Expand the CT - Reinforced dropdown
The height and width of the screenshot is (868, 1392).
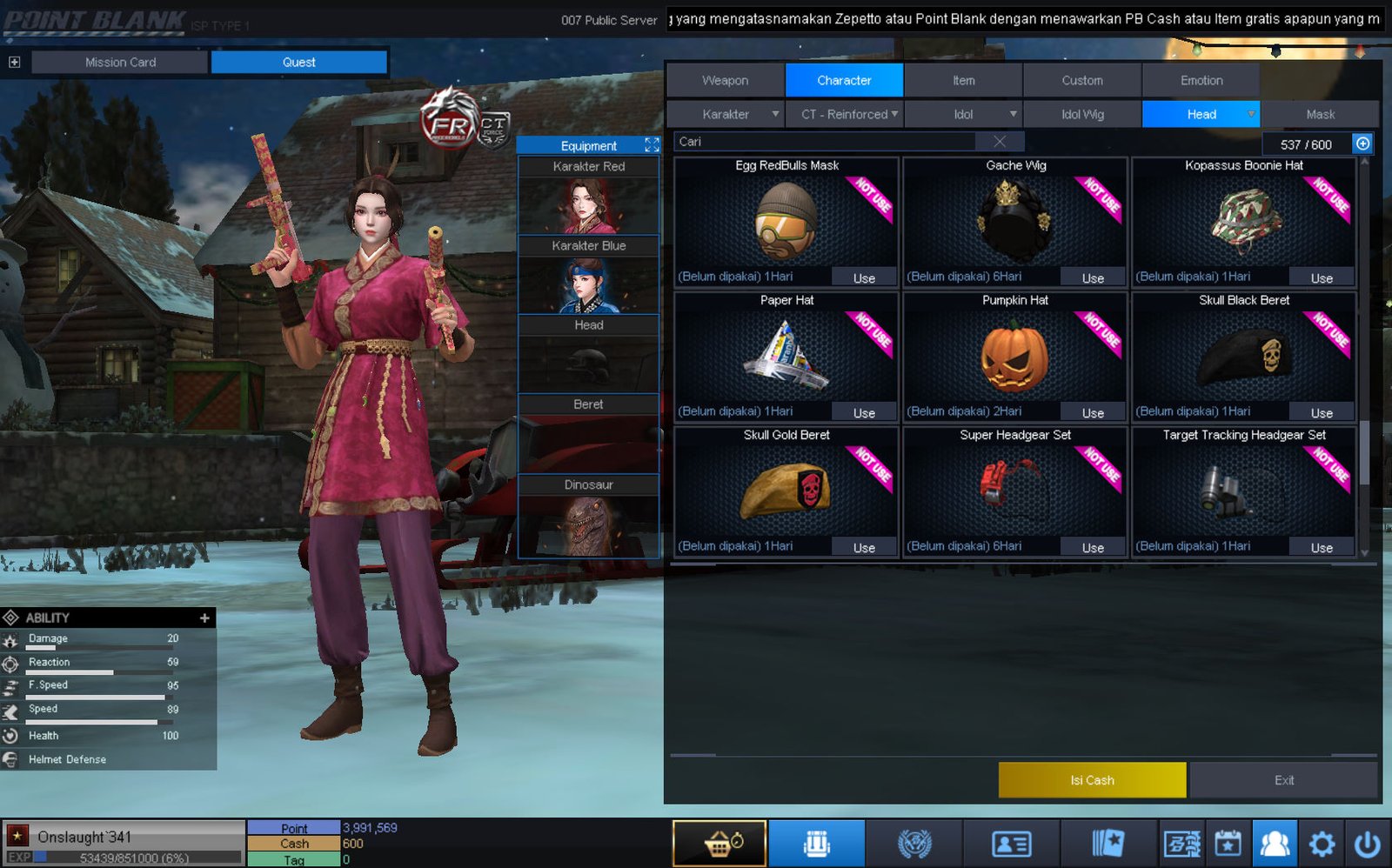pyautogui.click(x=845, y=114)
